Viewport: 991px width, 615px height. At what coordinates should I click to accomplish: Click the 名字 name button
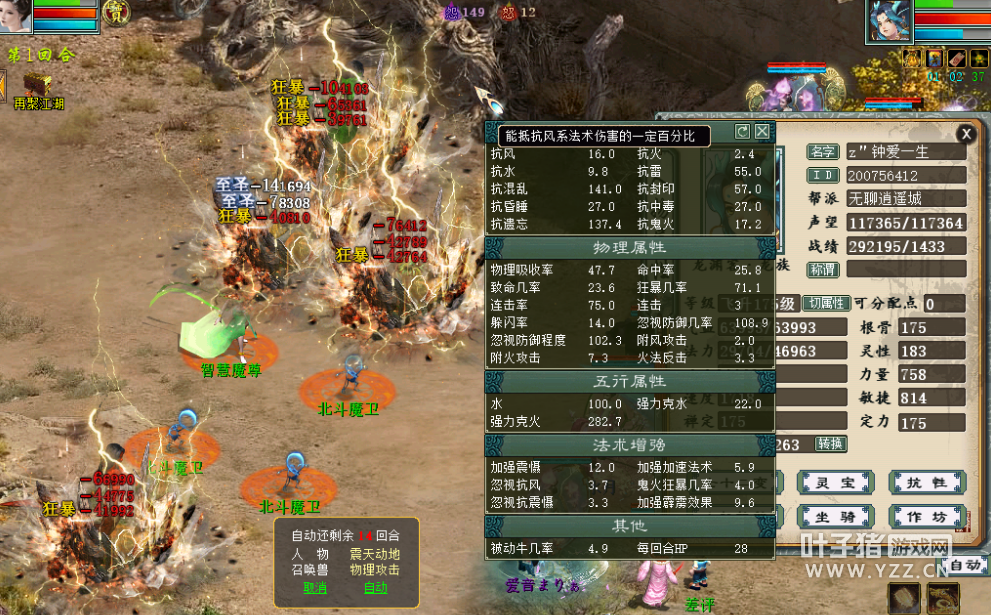click(x=822, y=152)
